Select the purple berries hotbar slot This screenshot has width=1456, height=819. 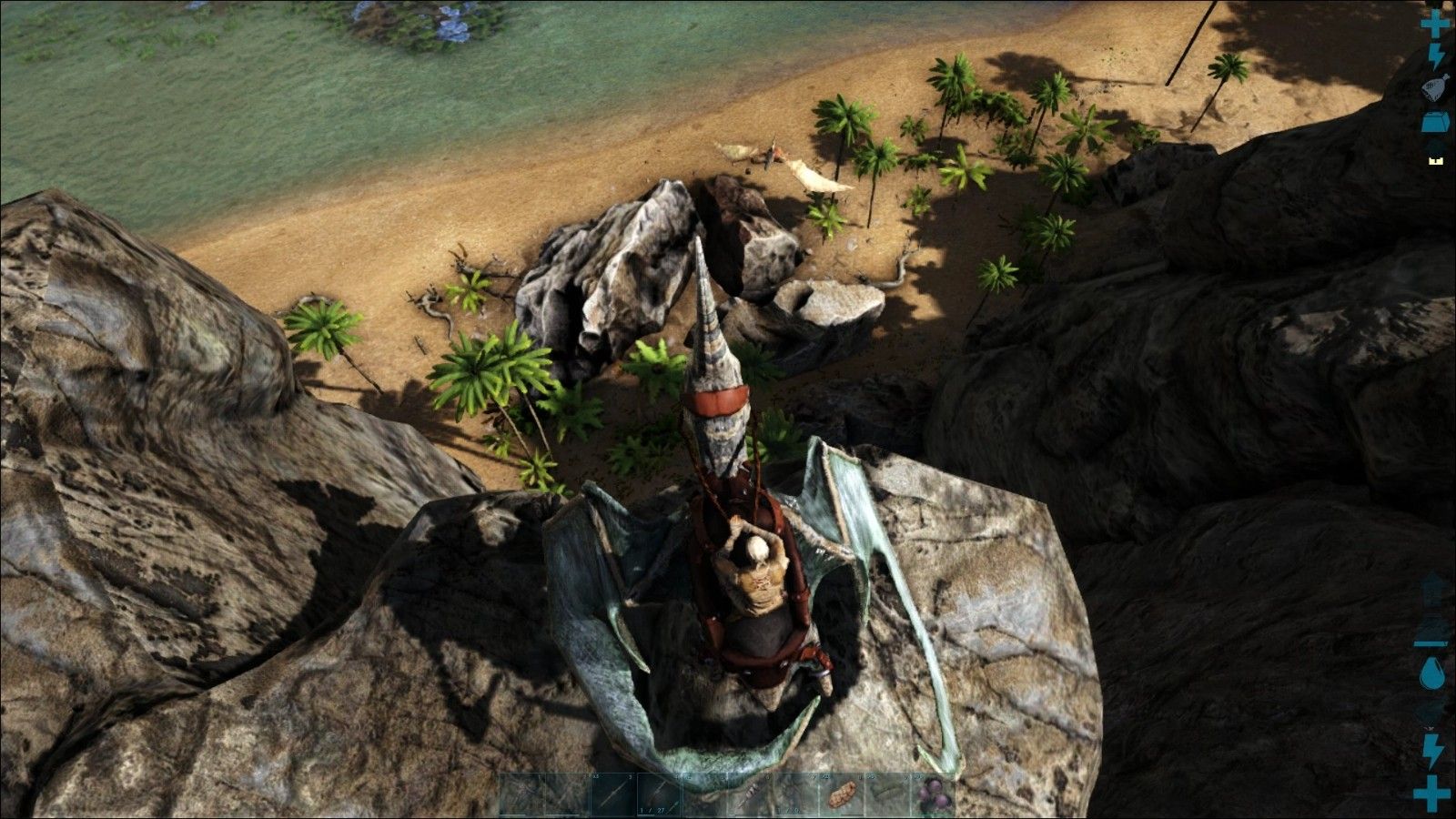[932, 794]
